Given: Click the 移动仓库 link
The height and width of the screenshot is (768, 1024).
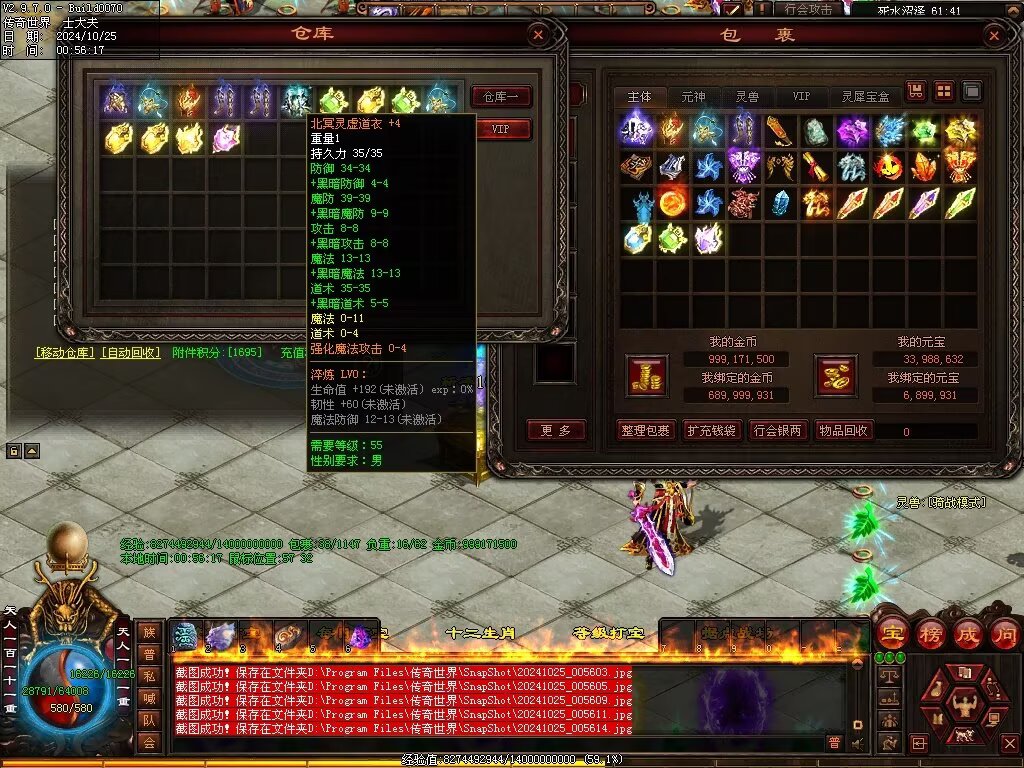Looking at the screenshot, I should tap(65, 353).
